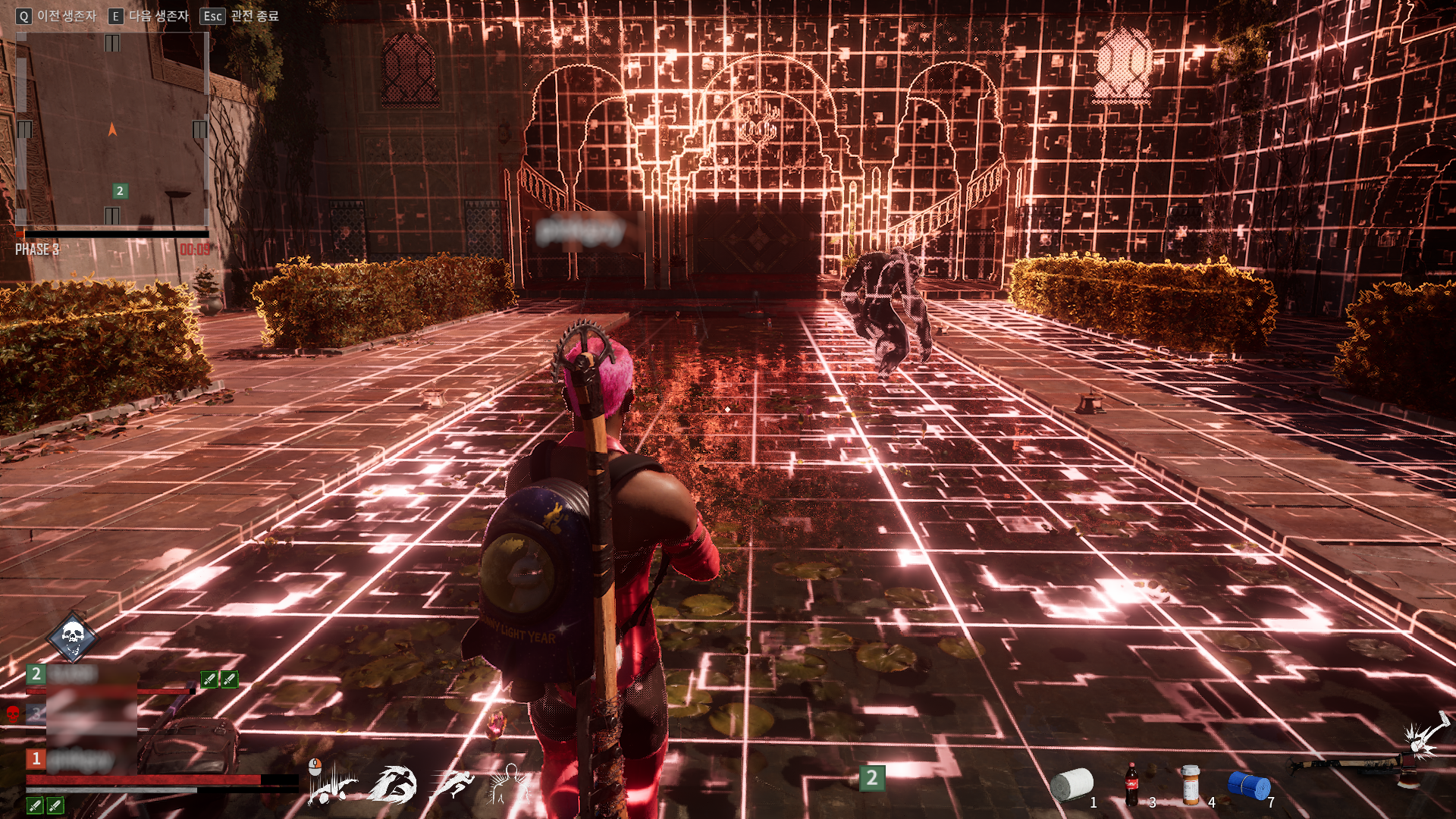This screenshot has height=819, width=1456.
Task: Activate the dodge roll ability icon
Action: coord(331,783)
